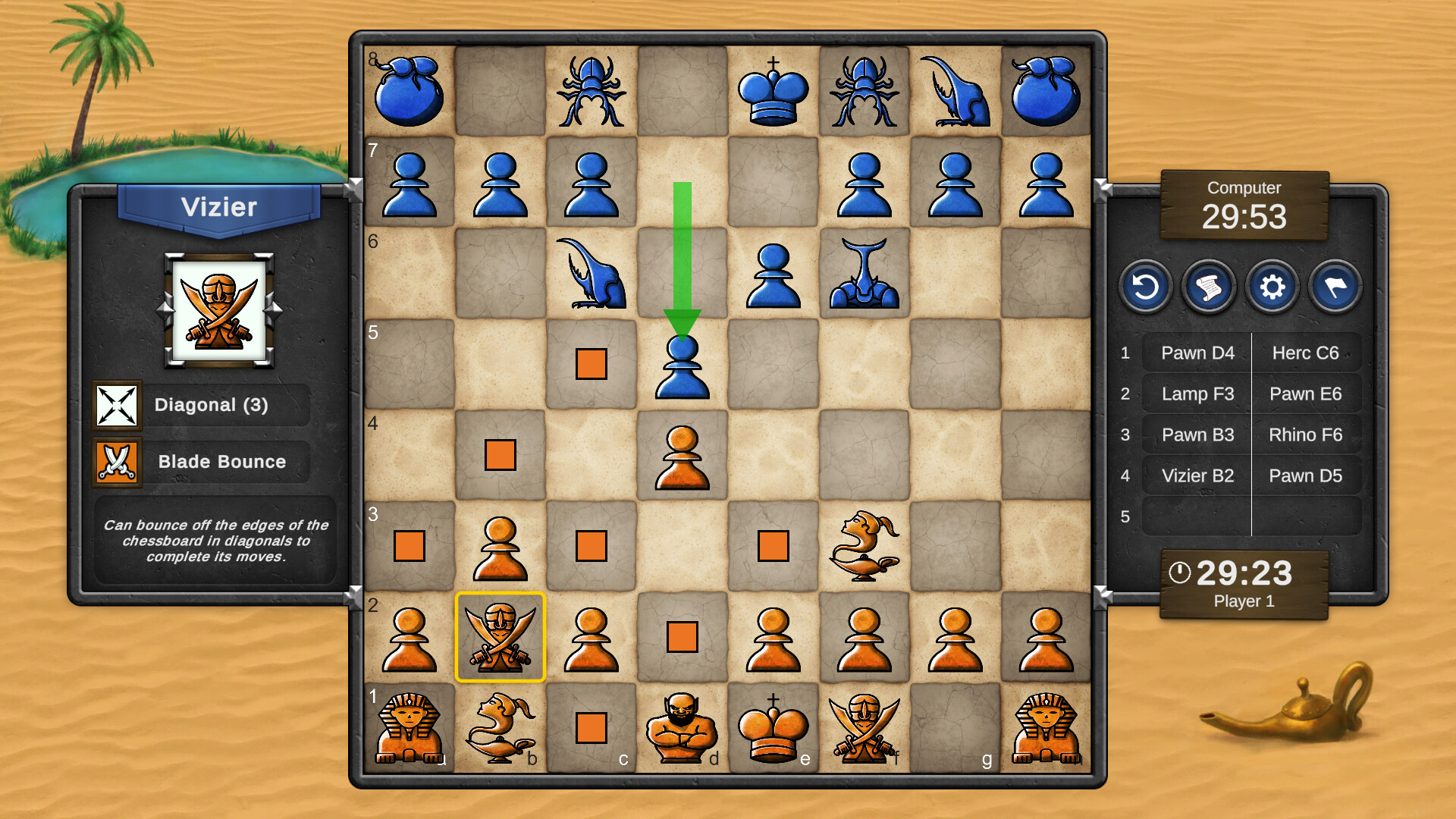
Task: Select the blue pawn on d5
Action: pos(682,368)
